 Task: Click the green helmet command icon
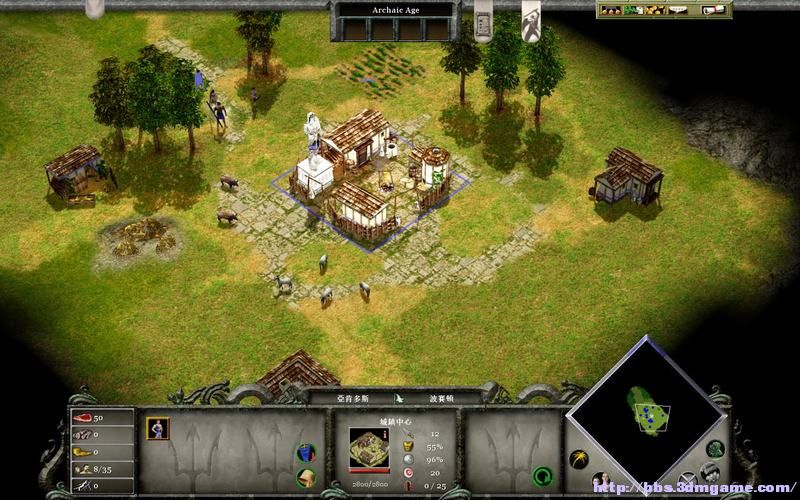click(307, 477)
